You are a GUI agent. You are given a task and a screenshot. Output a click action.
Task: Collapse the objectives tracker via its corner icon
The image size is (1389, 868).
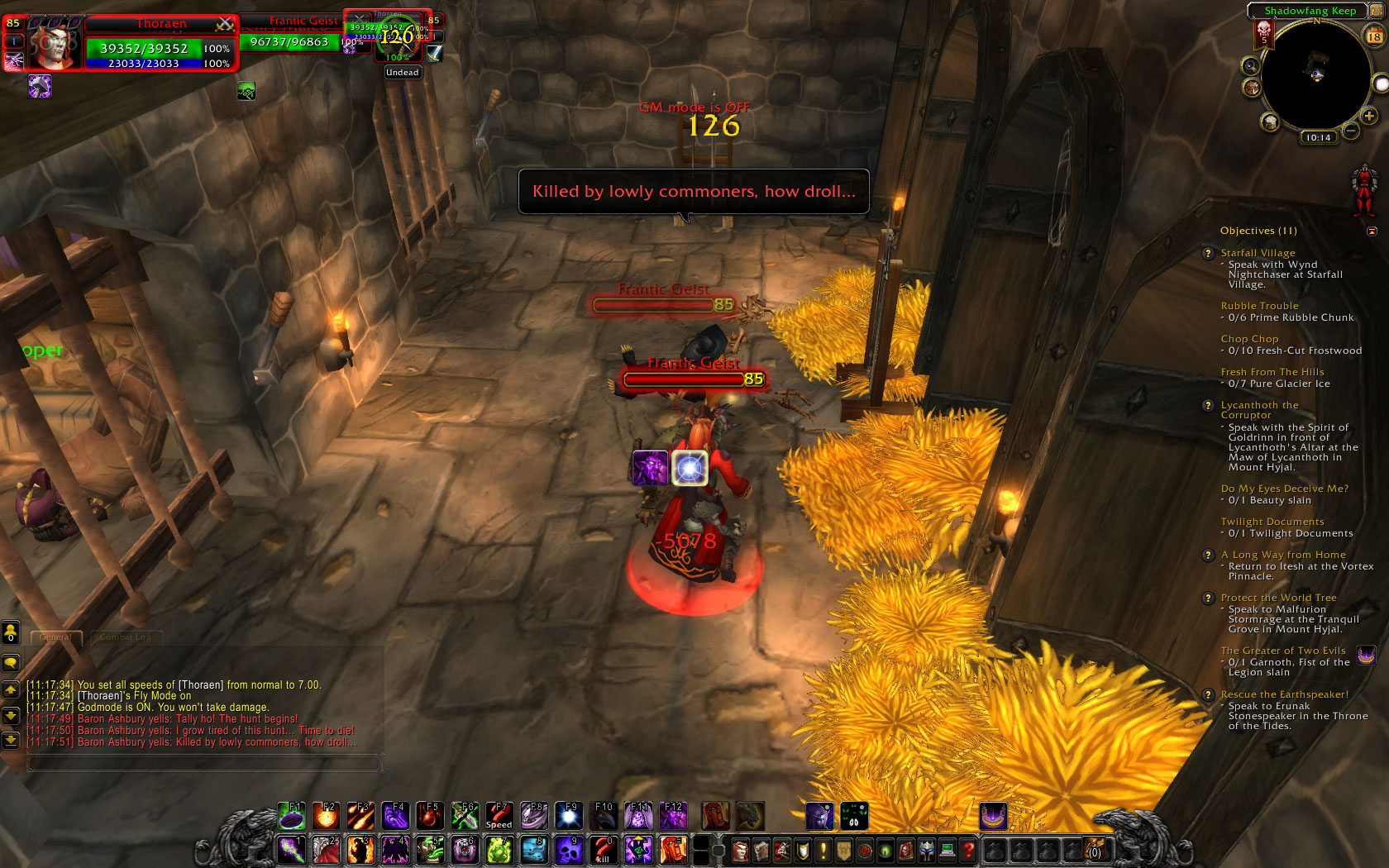click(1371, 231)
